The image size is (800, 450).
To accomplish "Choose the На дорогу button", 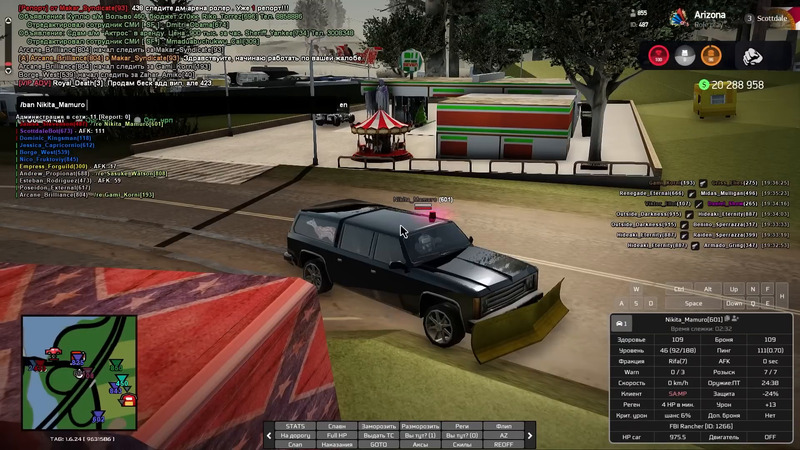I will click(x=295, y=435).
